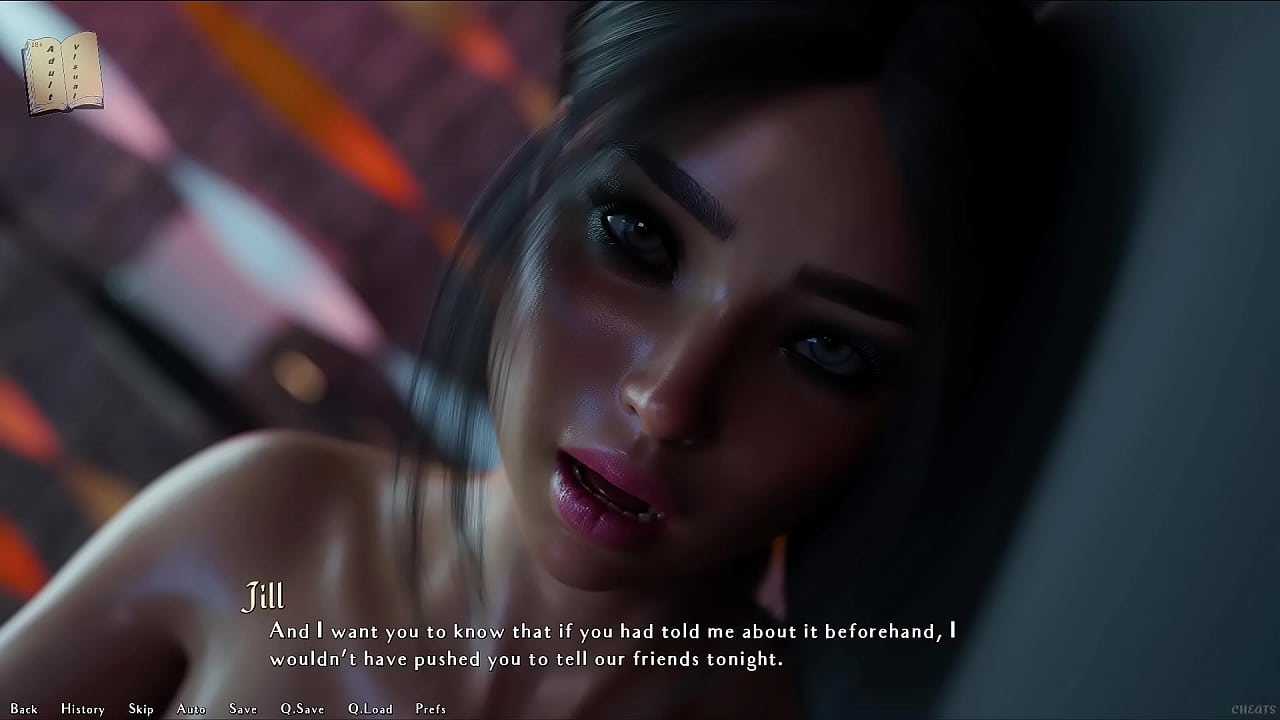Click Save in the bottom quick menu
The width and height of the screenshot is (1280, 720).
242,708
